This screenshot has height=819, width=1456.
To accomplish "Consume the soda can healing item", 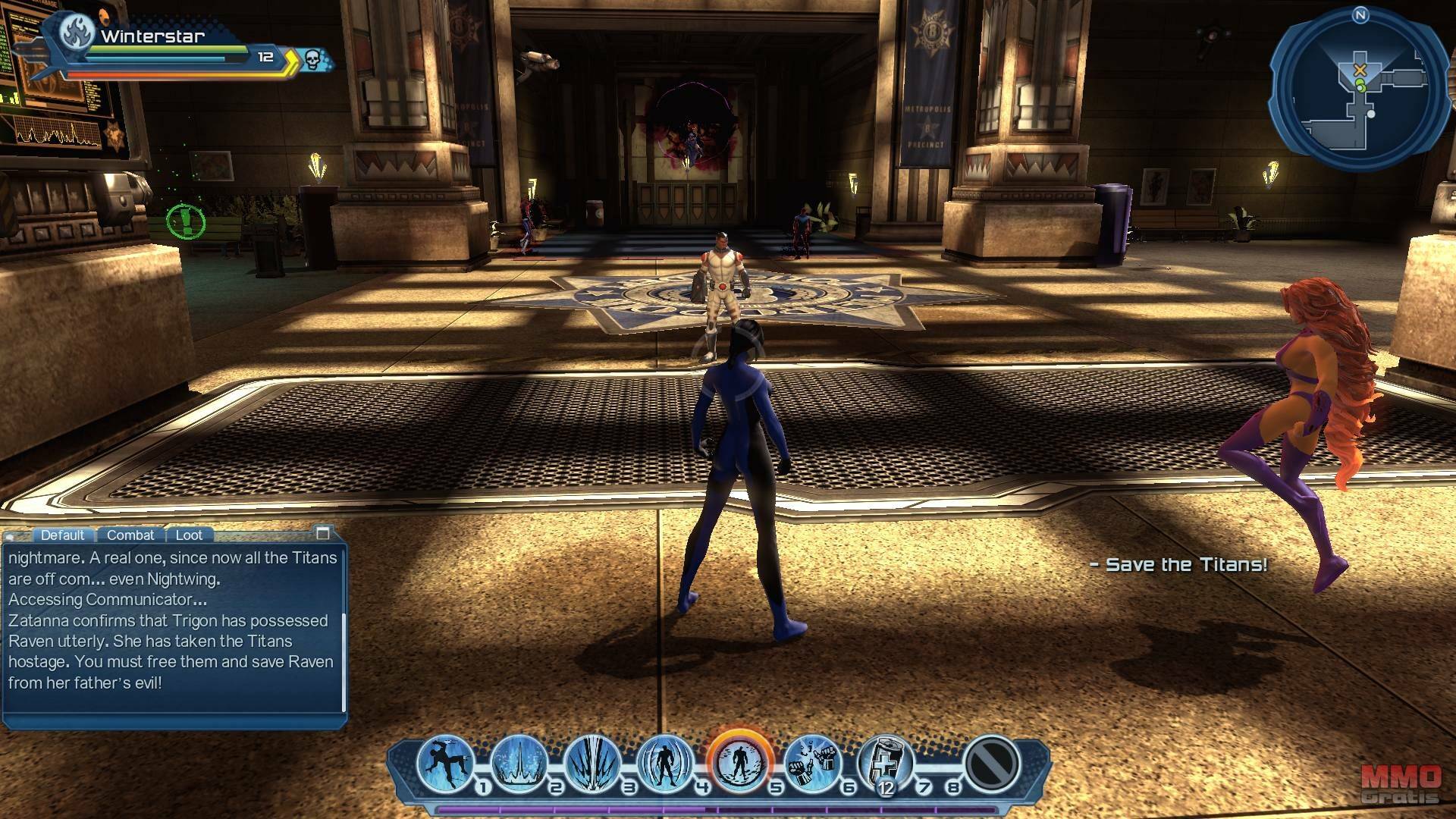I will [885, 761].
